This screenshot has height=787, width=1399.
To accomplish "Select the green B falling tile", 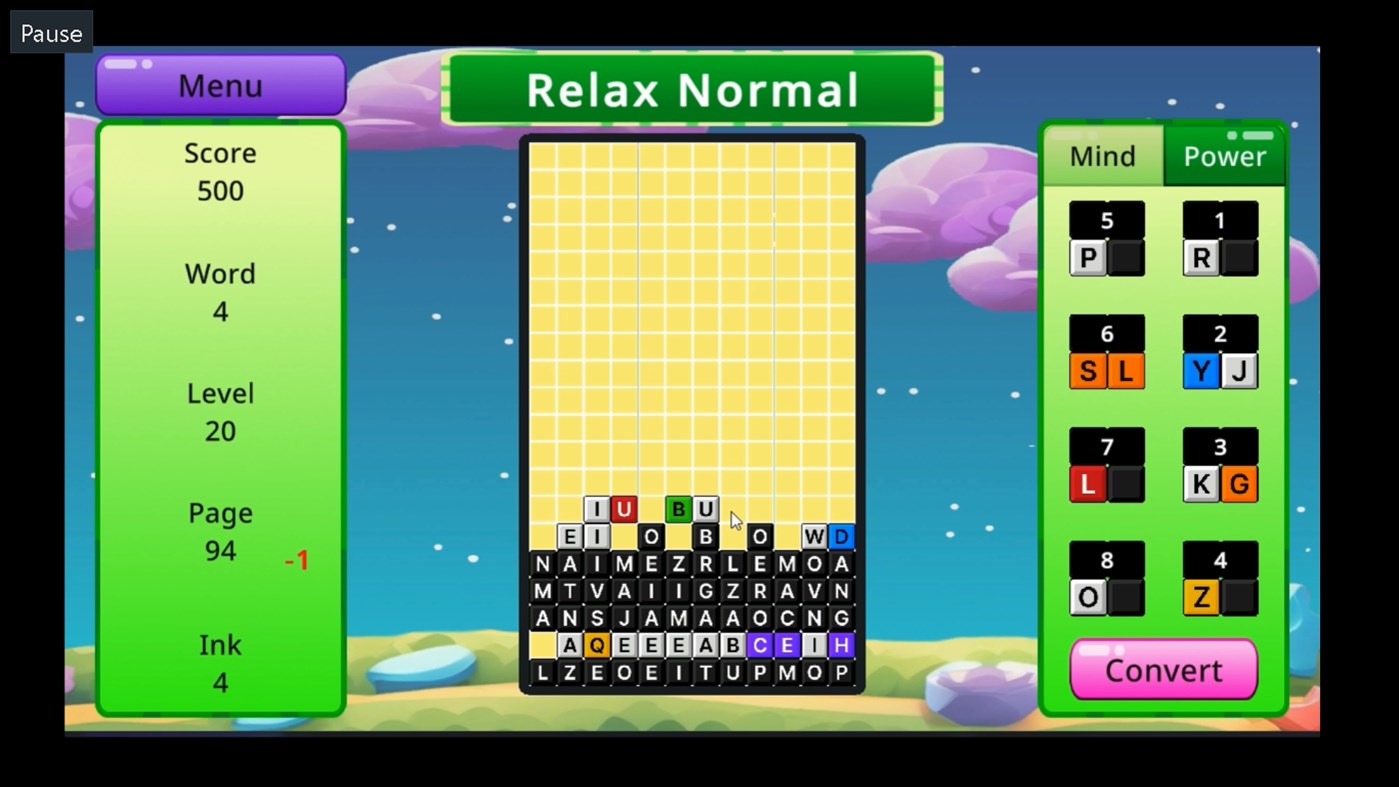I will tap(679, 509).
